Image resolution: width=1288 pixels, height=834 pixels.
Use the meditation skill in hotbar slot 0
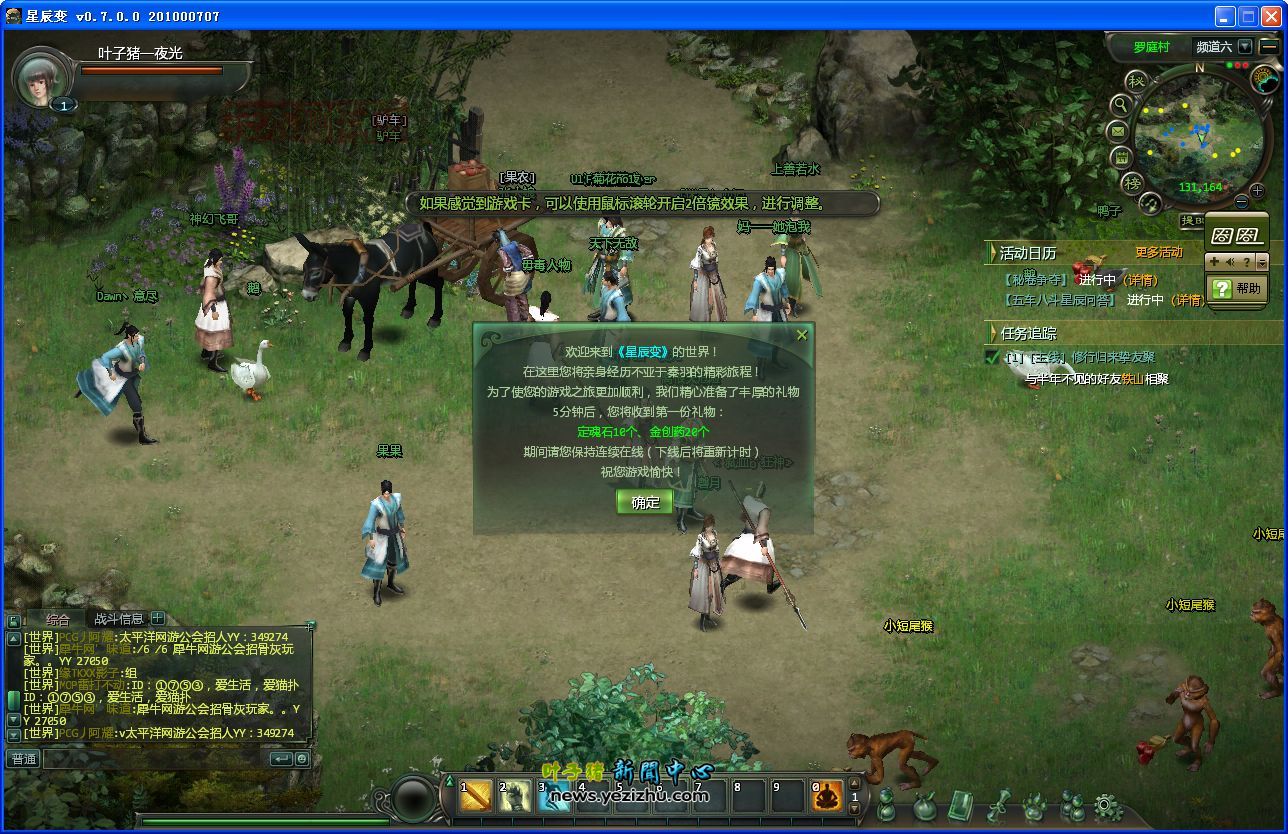[828, 796]
